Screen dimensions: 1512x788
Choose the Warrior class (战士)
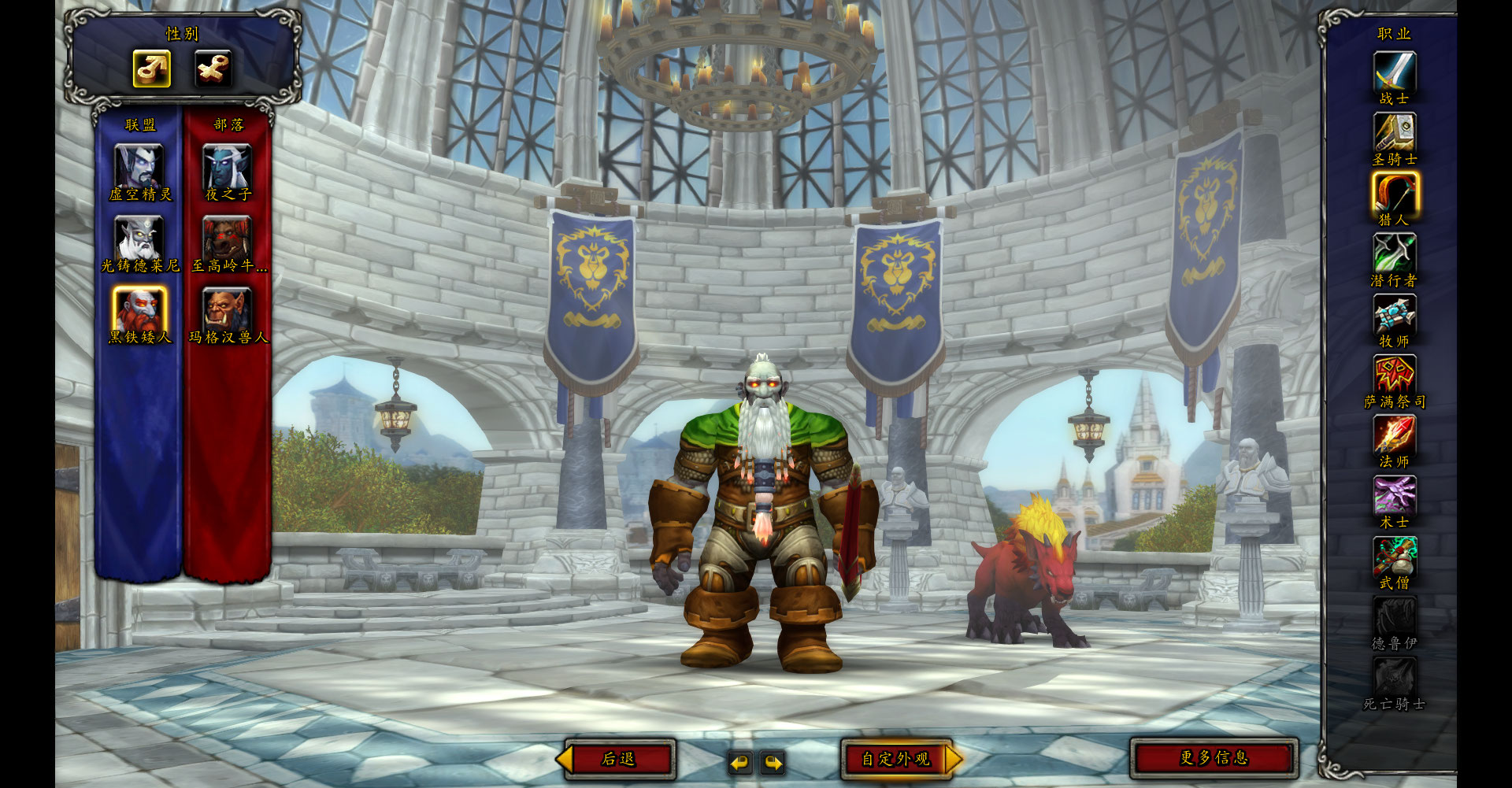click(1394, 72)
